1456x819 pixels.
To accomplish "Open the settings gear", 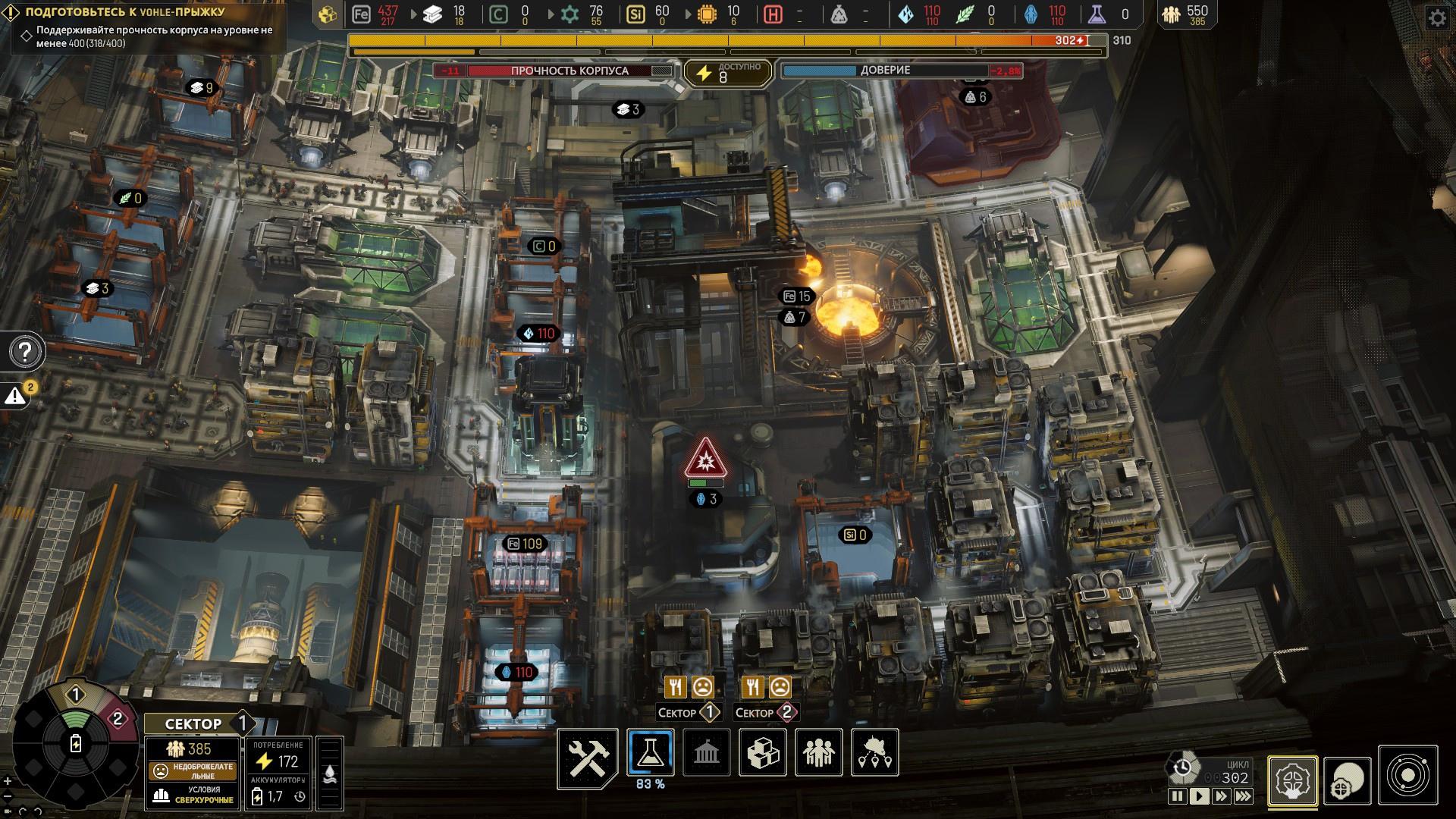I will coord(1438,18).
